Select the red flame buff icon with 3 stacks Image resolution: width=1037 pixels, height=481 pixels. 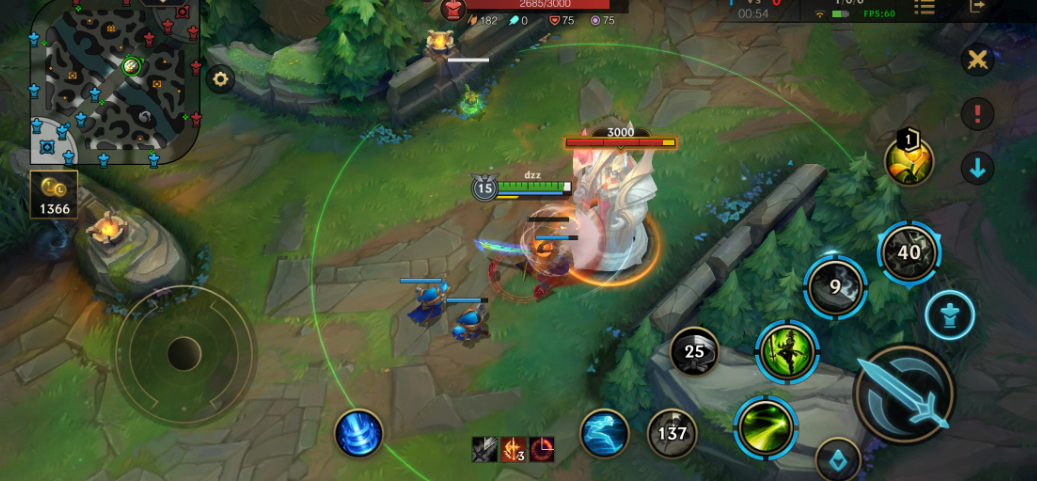[514, 450]
